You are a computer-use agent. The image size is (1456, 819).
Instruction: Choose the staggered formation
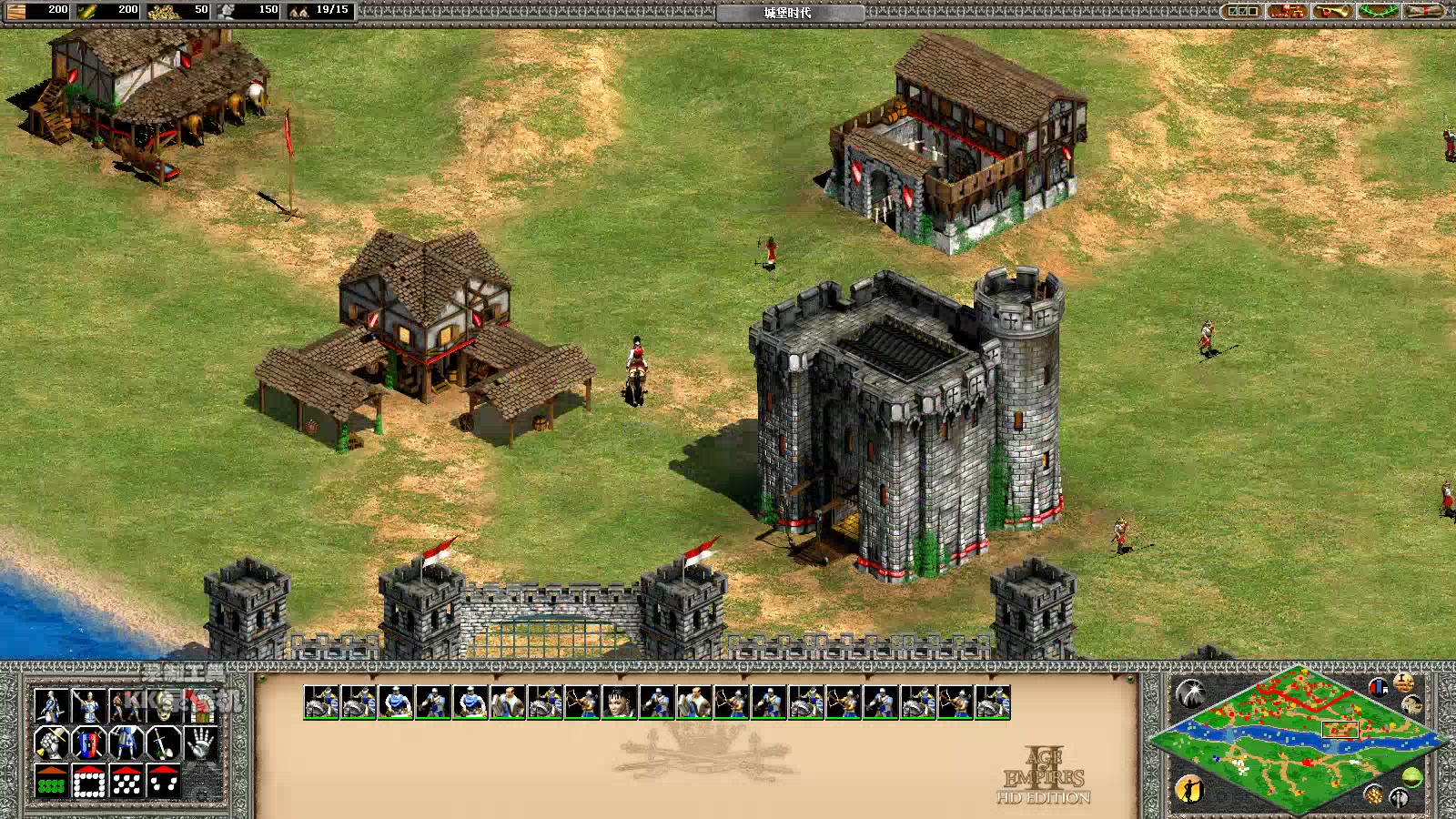[126, 782]
